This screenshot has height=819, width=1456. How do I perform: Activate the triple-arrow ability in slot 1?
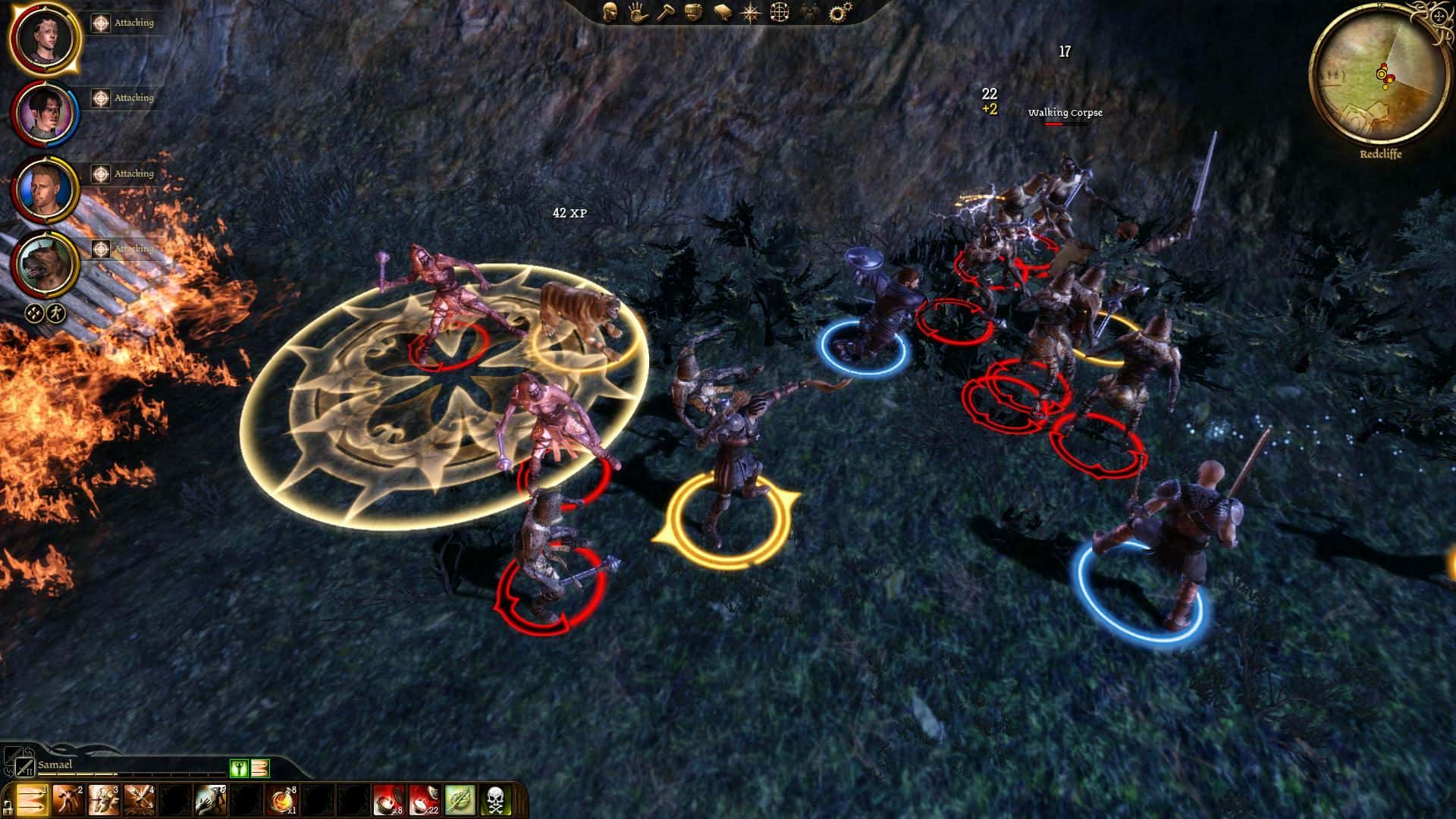click(31, 800)
